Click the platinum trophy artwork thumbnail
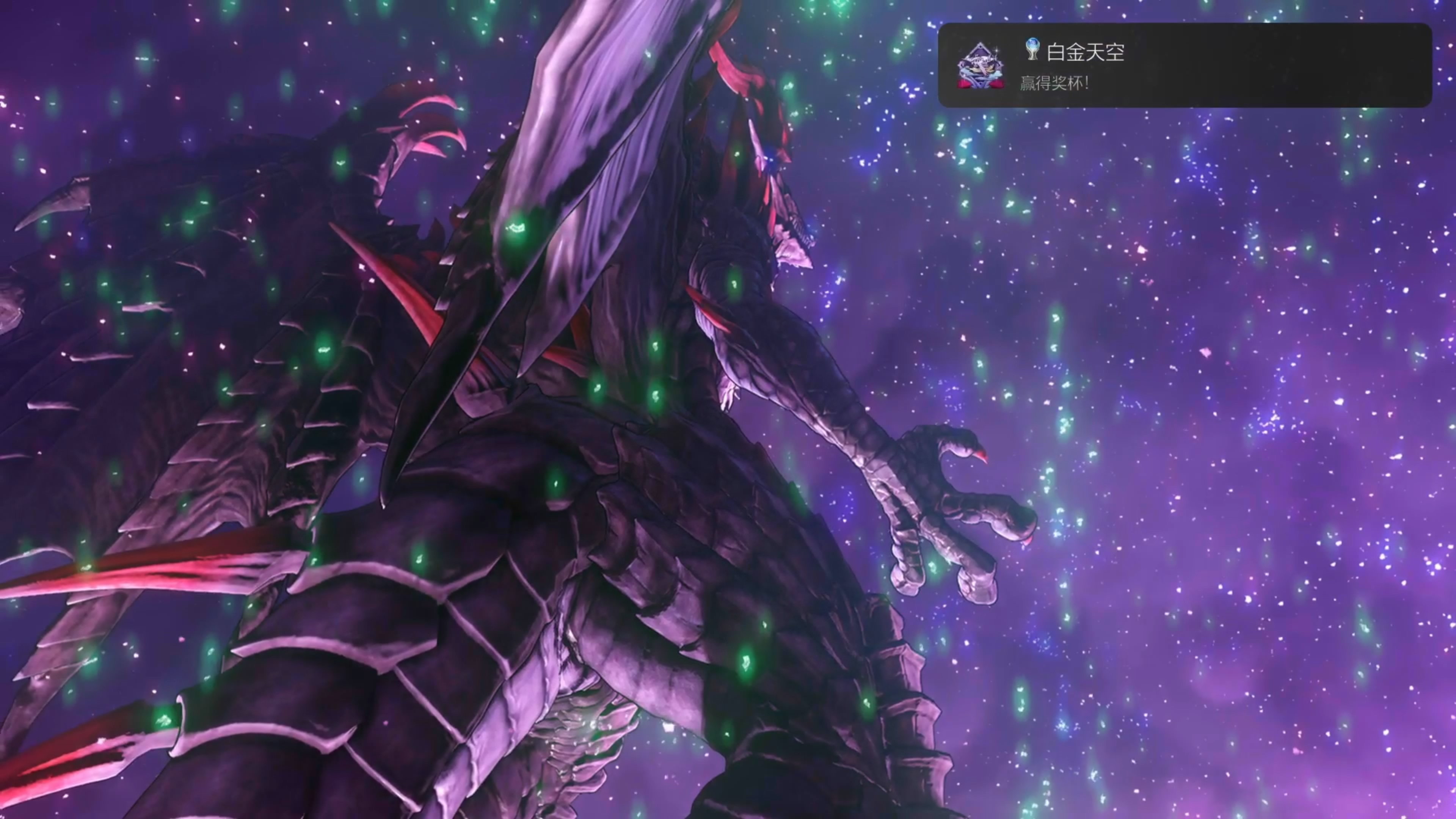1456x819 pixels. (x=981, y=66)
